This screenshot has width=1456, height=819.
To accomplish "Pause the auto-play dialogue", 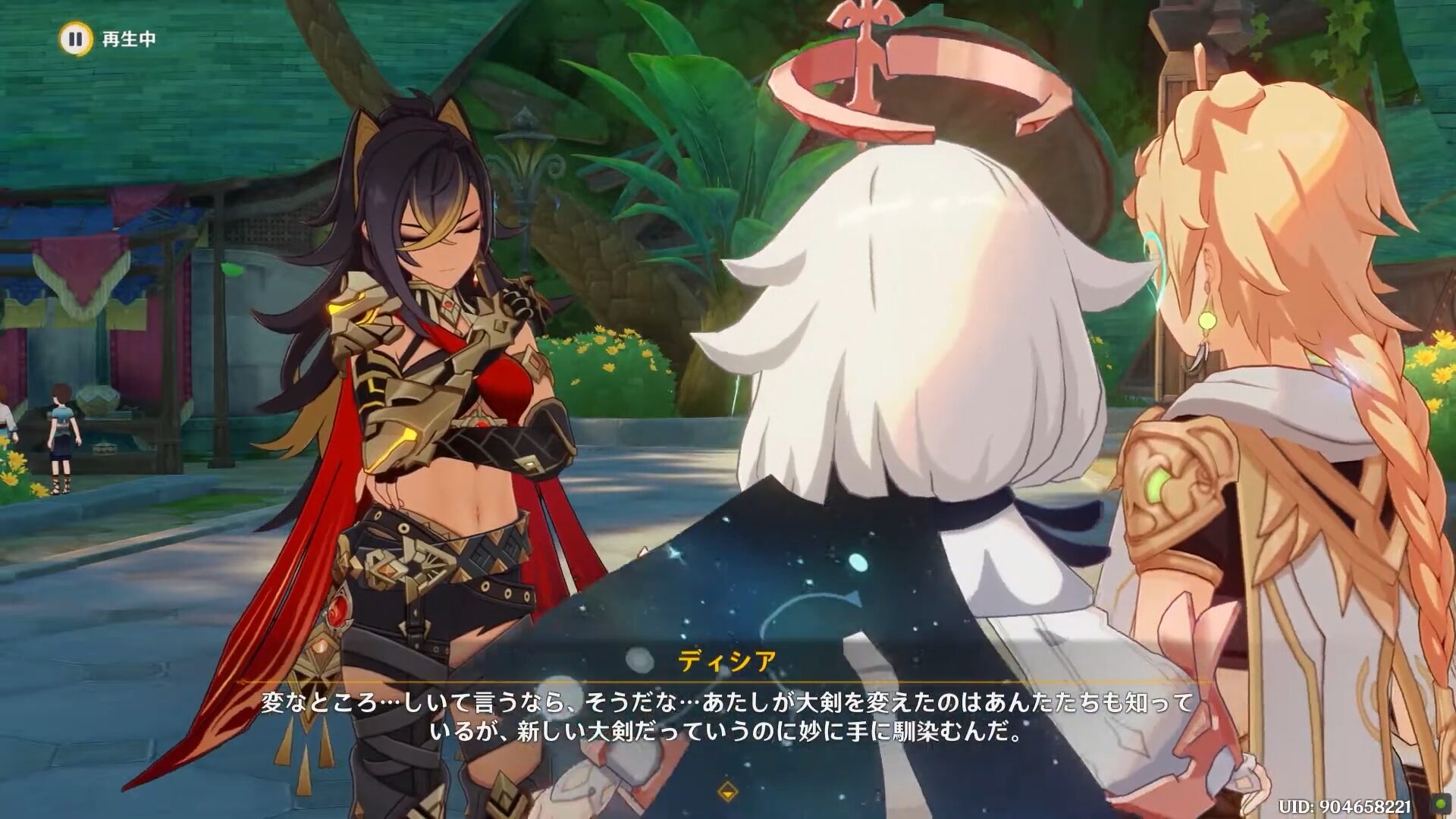I will (x=75, y=39).
